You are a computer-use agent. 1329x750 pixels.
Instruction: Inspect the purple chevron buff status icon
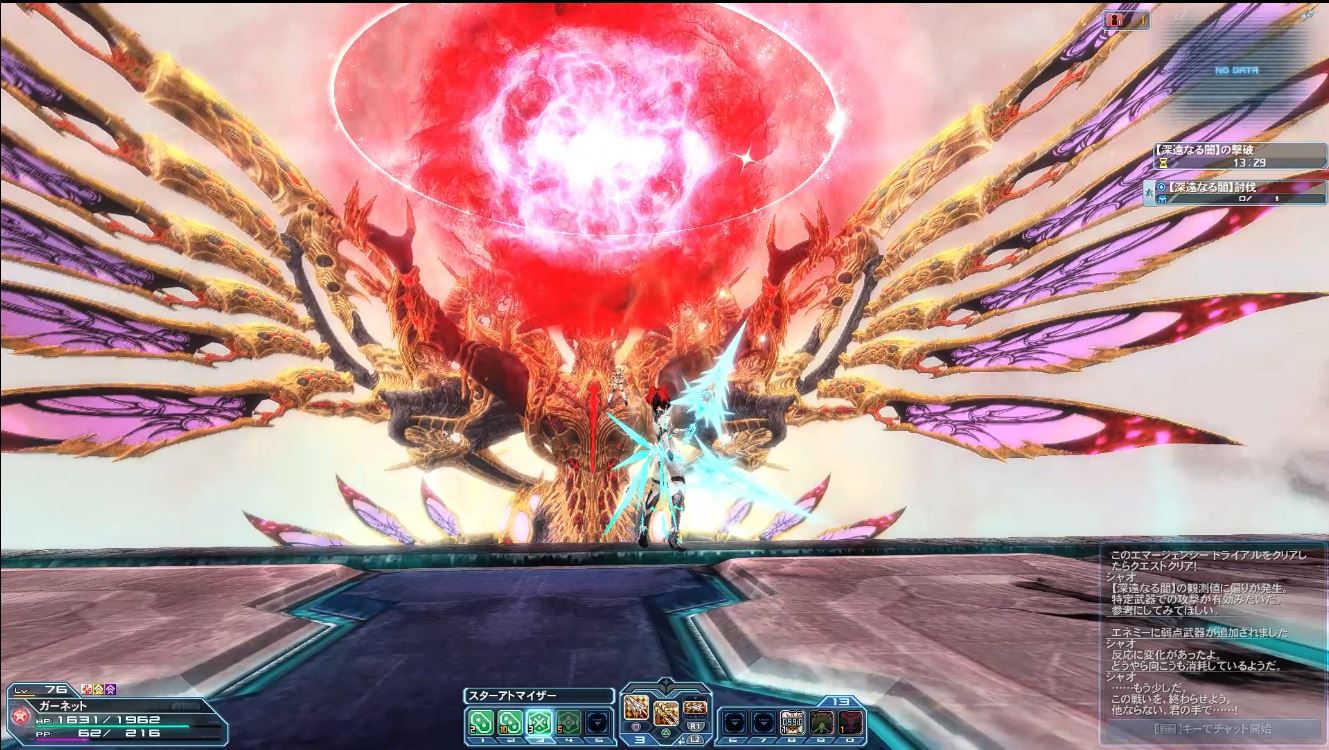click(x=110, y=690)
